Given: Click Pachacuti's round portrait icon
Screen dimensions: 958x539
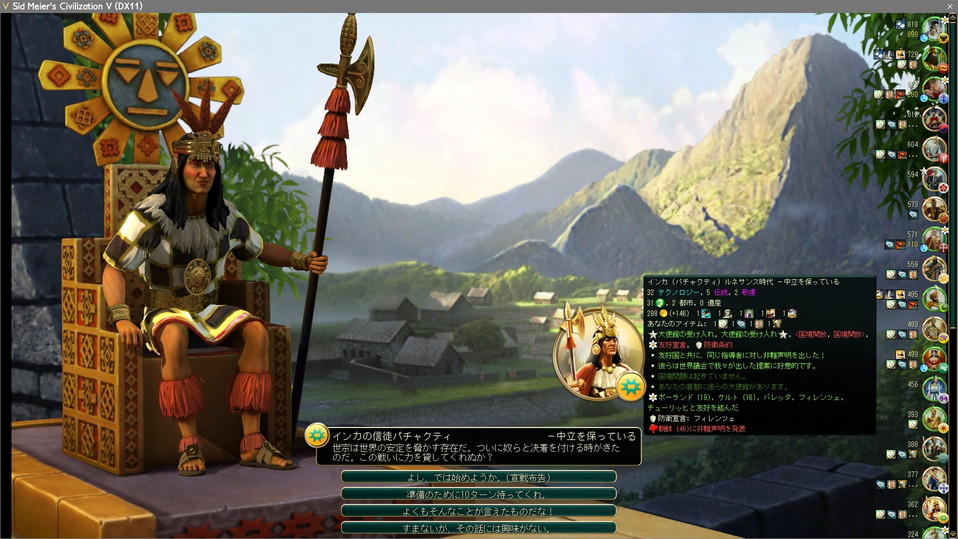Looking at the screenshot, I should [x=597, y=353].
